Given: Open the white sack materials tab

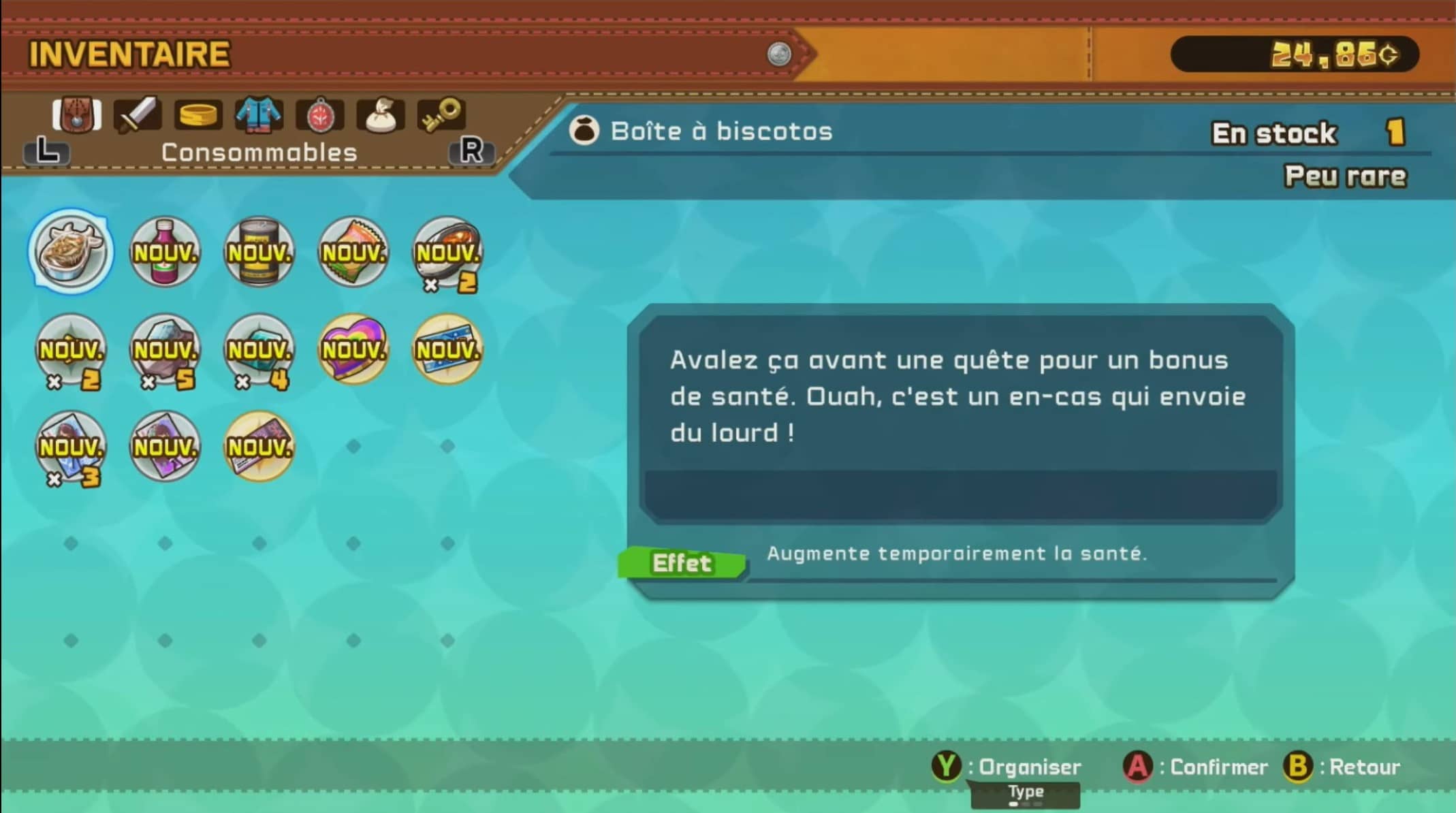Looking at the screenshot, I should point(380,114).
